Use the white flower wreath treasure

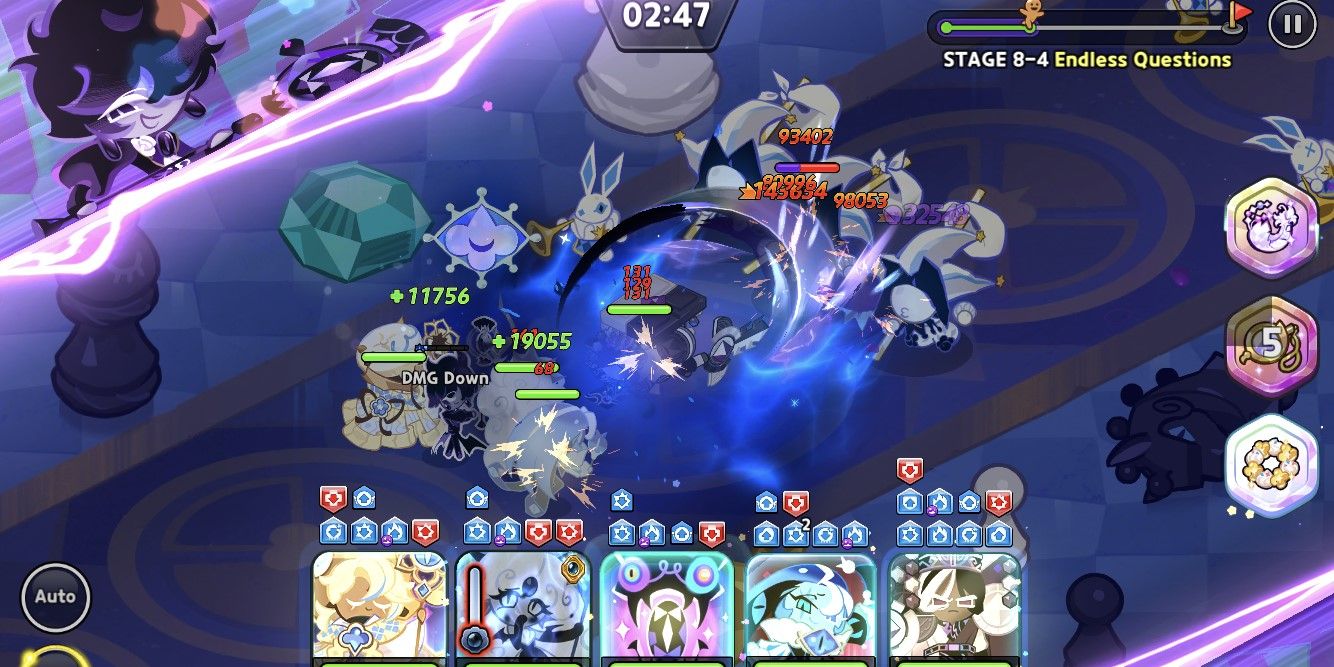pos(1271,464)
